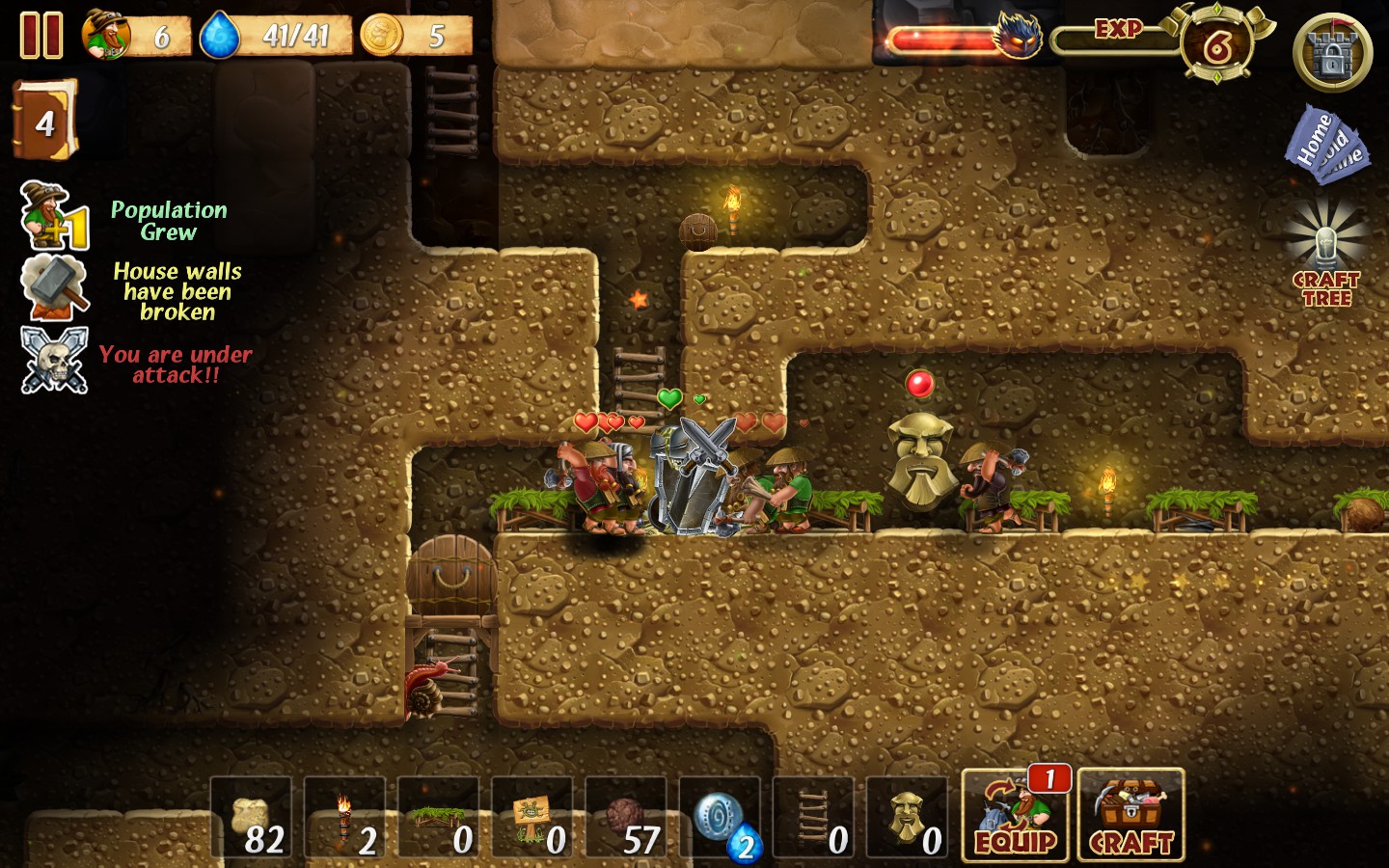This screenshot has width=1389, height=868.
Task: Select the torch slot
Action: [345, 819]
